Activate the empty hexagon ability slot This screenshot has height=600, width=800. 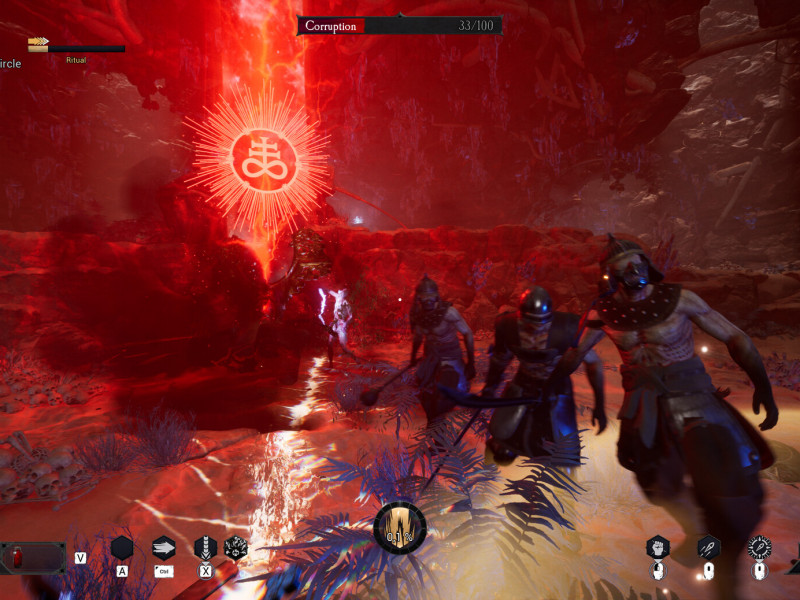click(x=122, y=548)
